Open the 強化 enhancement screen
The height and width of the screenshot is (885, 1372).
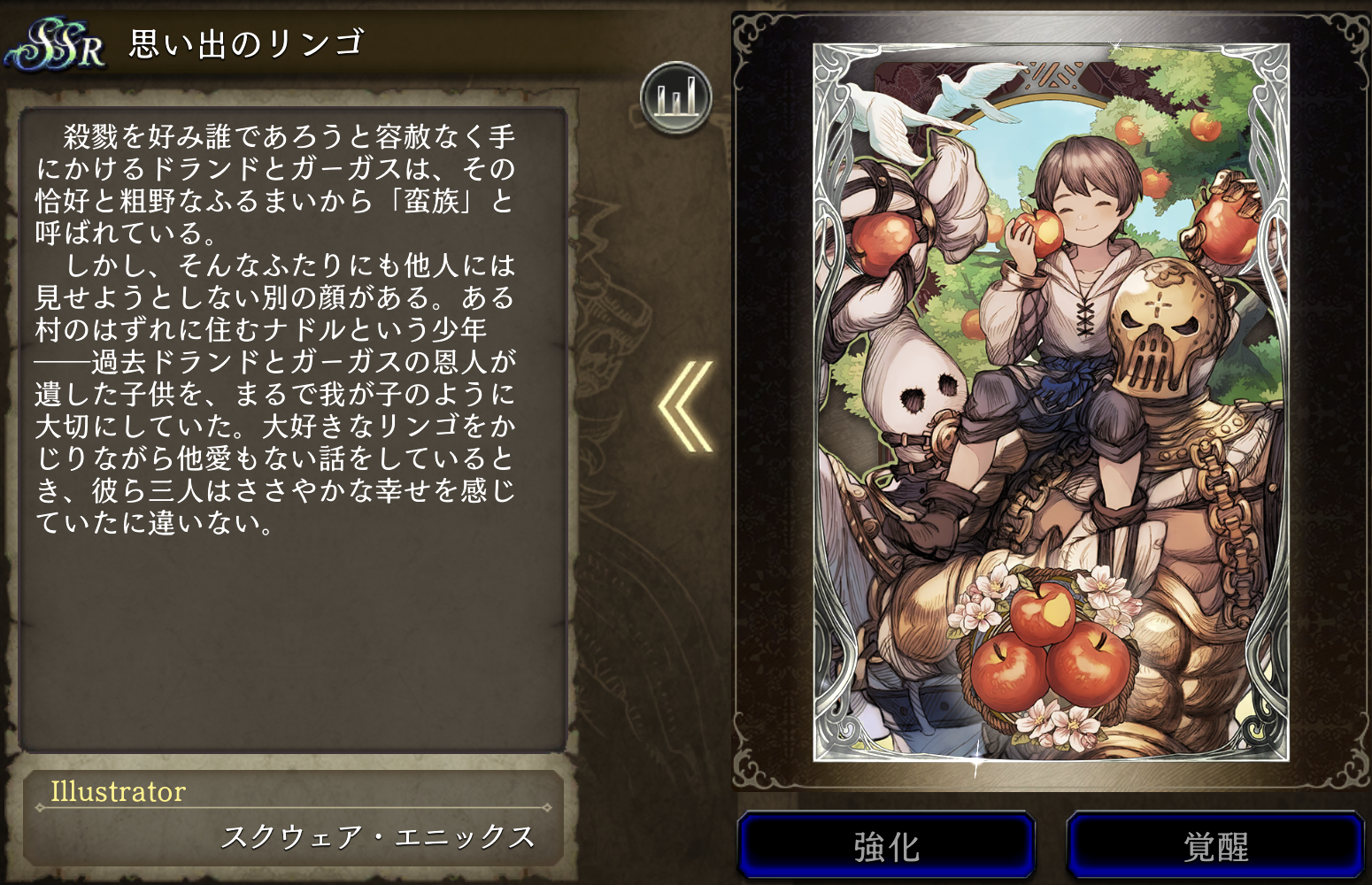pyautogui.click(x=886, y=846)
